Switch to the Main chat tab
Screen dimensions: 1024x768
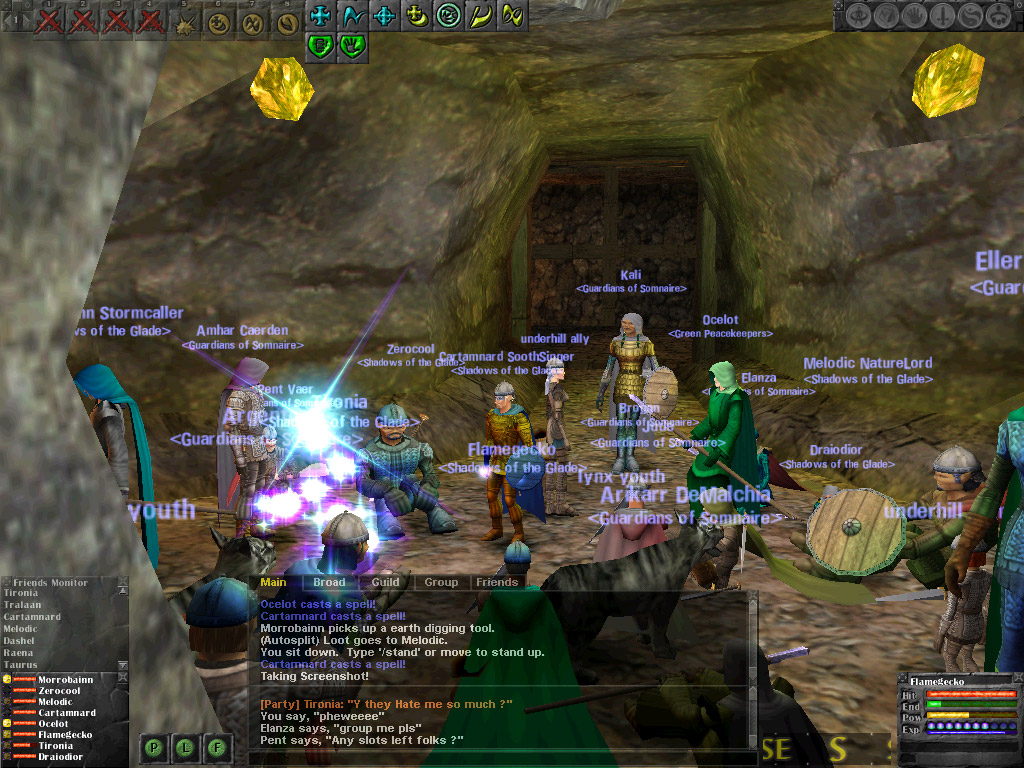click(273, 582)
